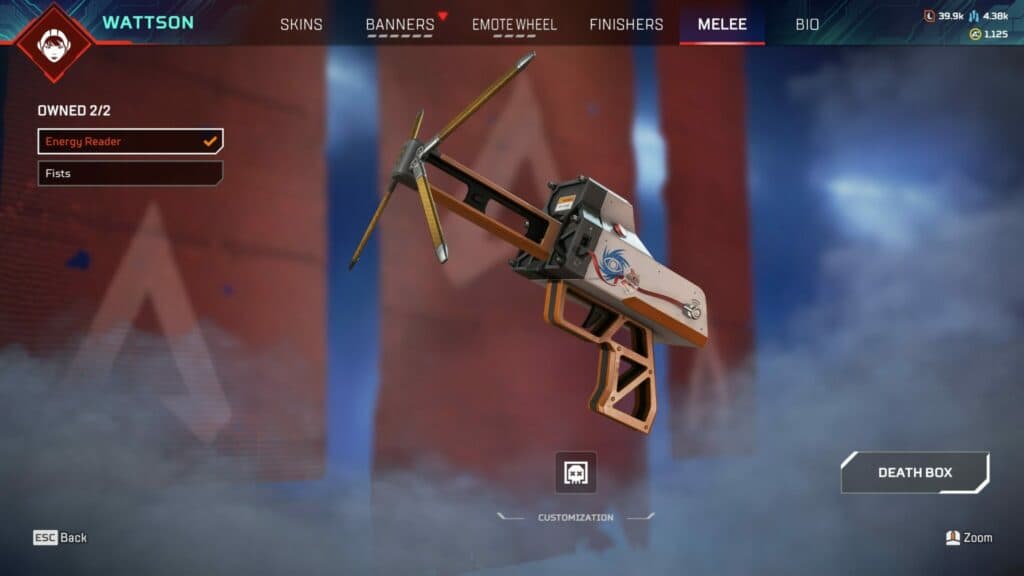The height and width of the screenshot is (576, 1024).
Task: Click the Death Box button
Action: pos(914,472)
